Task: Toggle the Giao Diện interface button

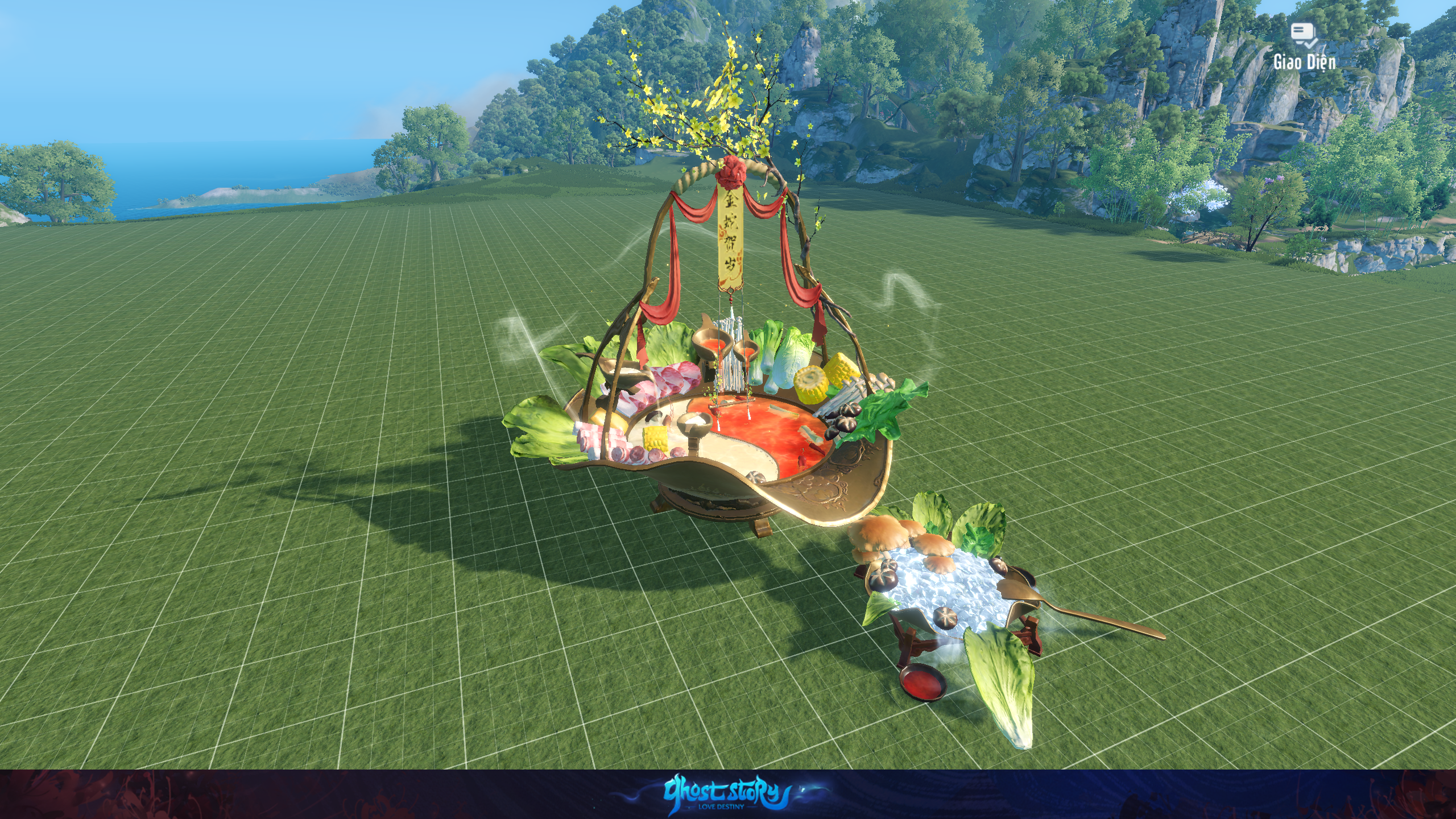Action: (1304, 47)
